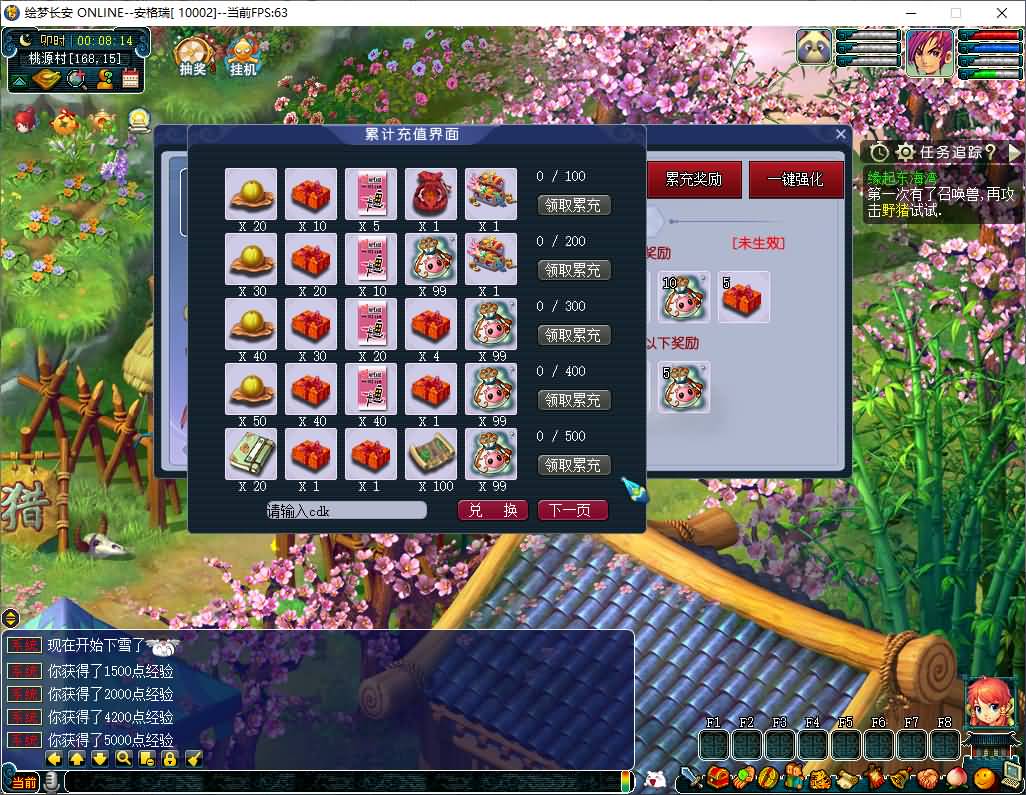Claim the 300 cumulative recharge reward
Viewport: 1026px width, 795px height.
click(574, 335)
